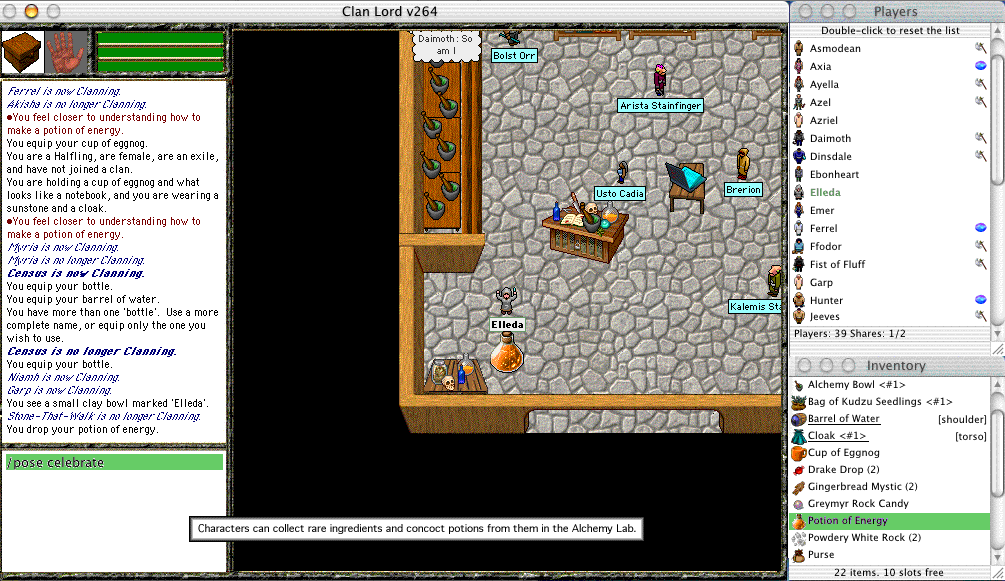The width and height of the screenshot is (1005, 581).
Task: Click the left-hand wooden box item slot
Action: pos(21,51)
